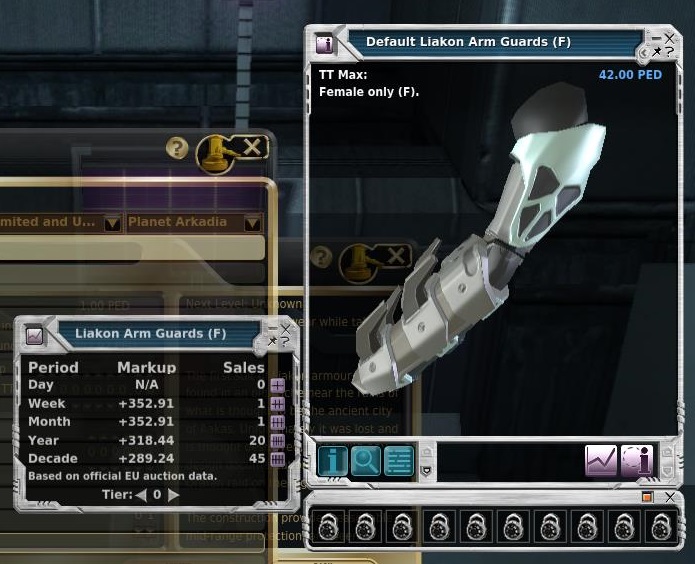Viewport: 695px width, 564px height.
Task: Close the auction window with the X button
Action: 252,148
